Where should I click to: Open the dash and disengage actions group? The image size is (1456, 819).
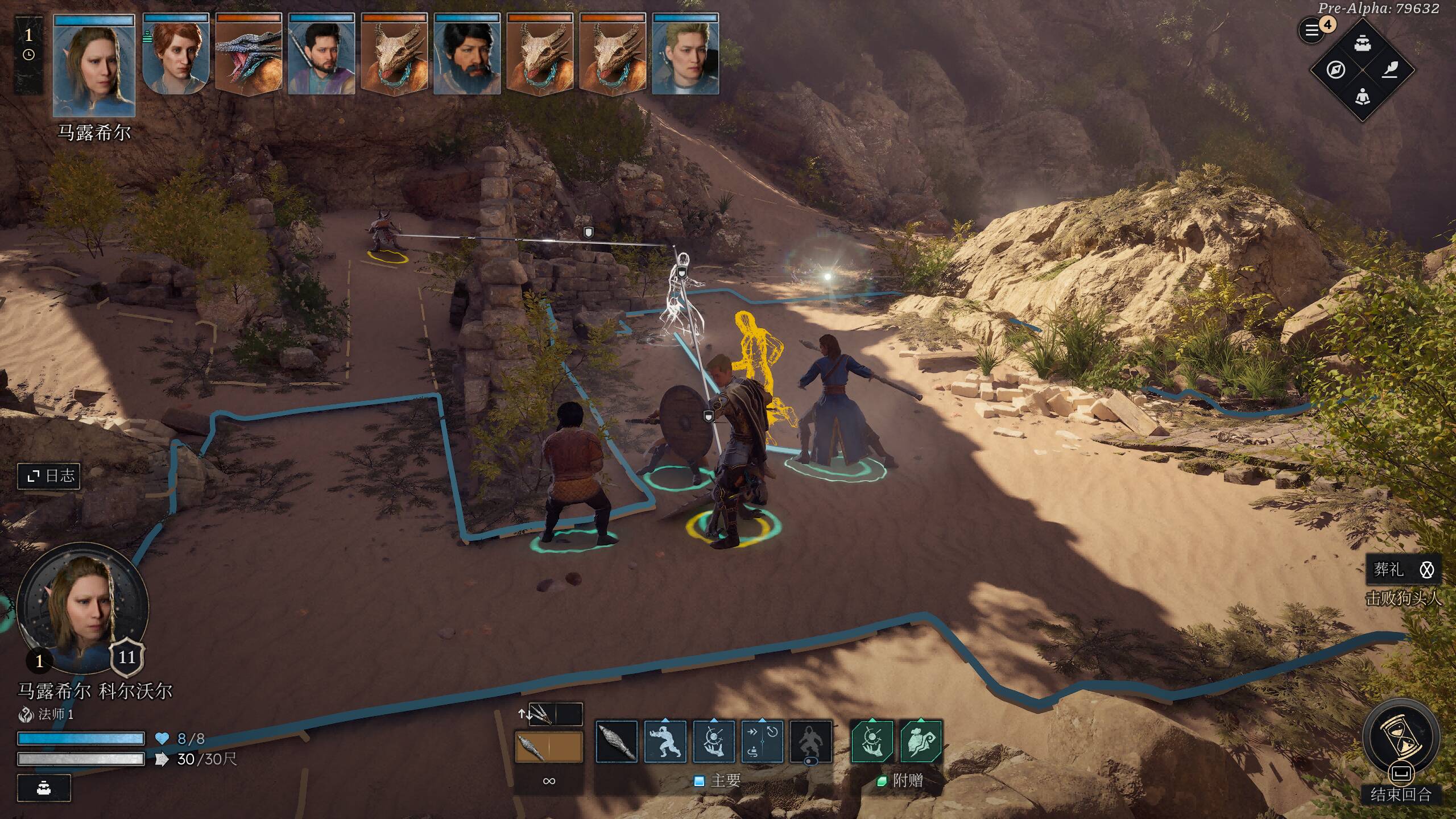(x=762, y=742)
